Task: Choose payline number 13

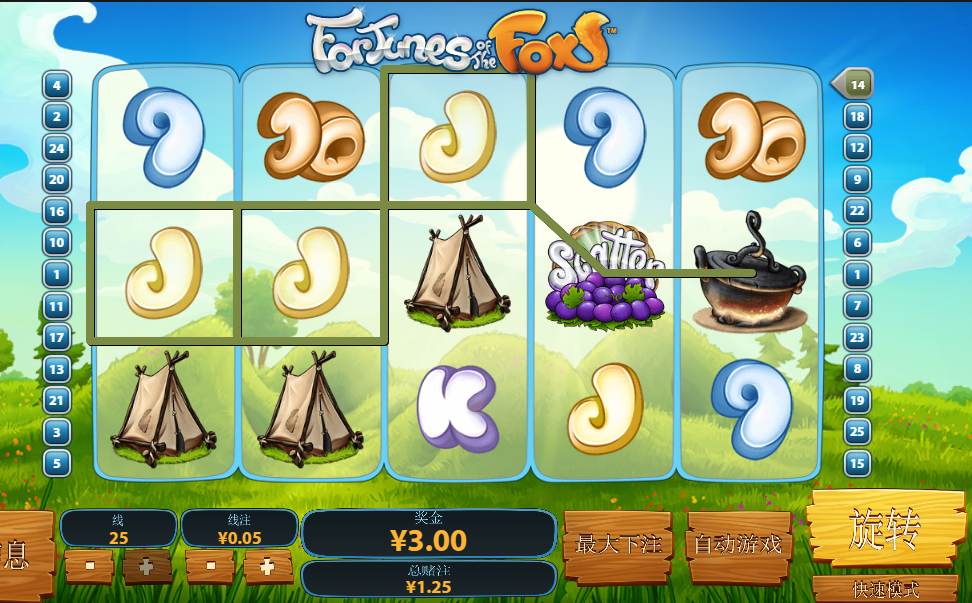Action: 57,369
